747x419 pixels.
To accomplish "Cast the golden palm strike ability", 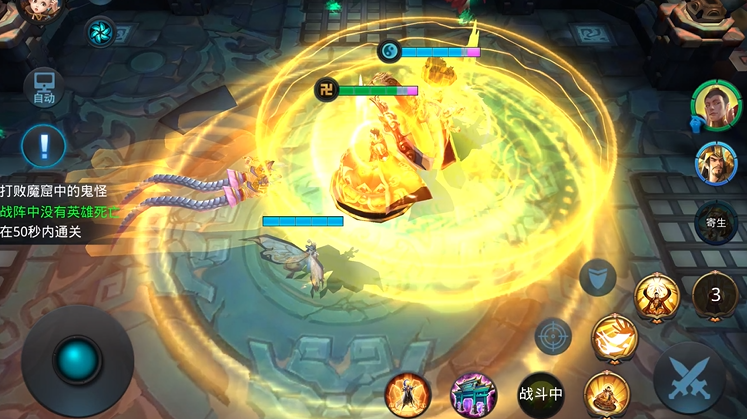I will tap(614, 337).
